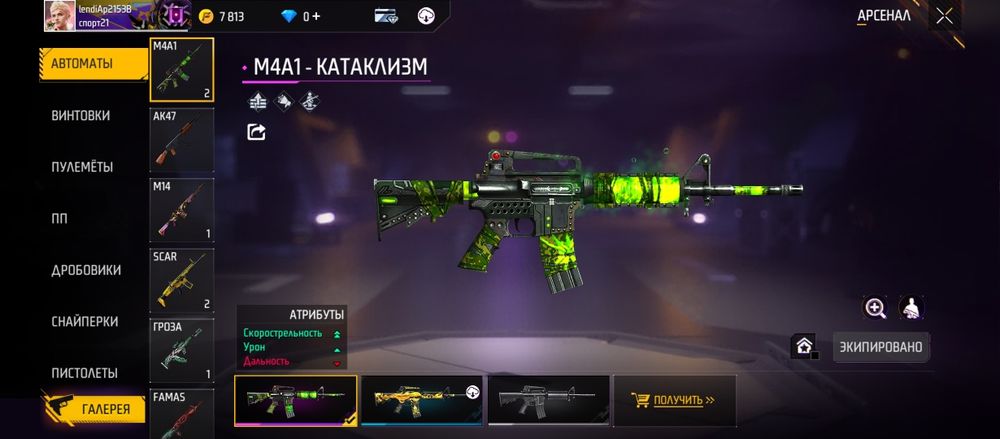
Task: Select the FAMAS weapon tile
Action: (182, 413)
